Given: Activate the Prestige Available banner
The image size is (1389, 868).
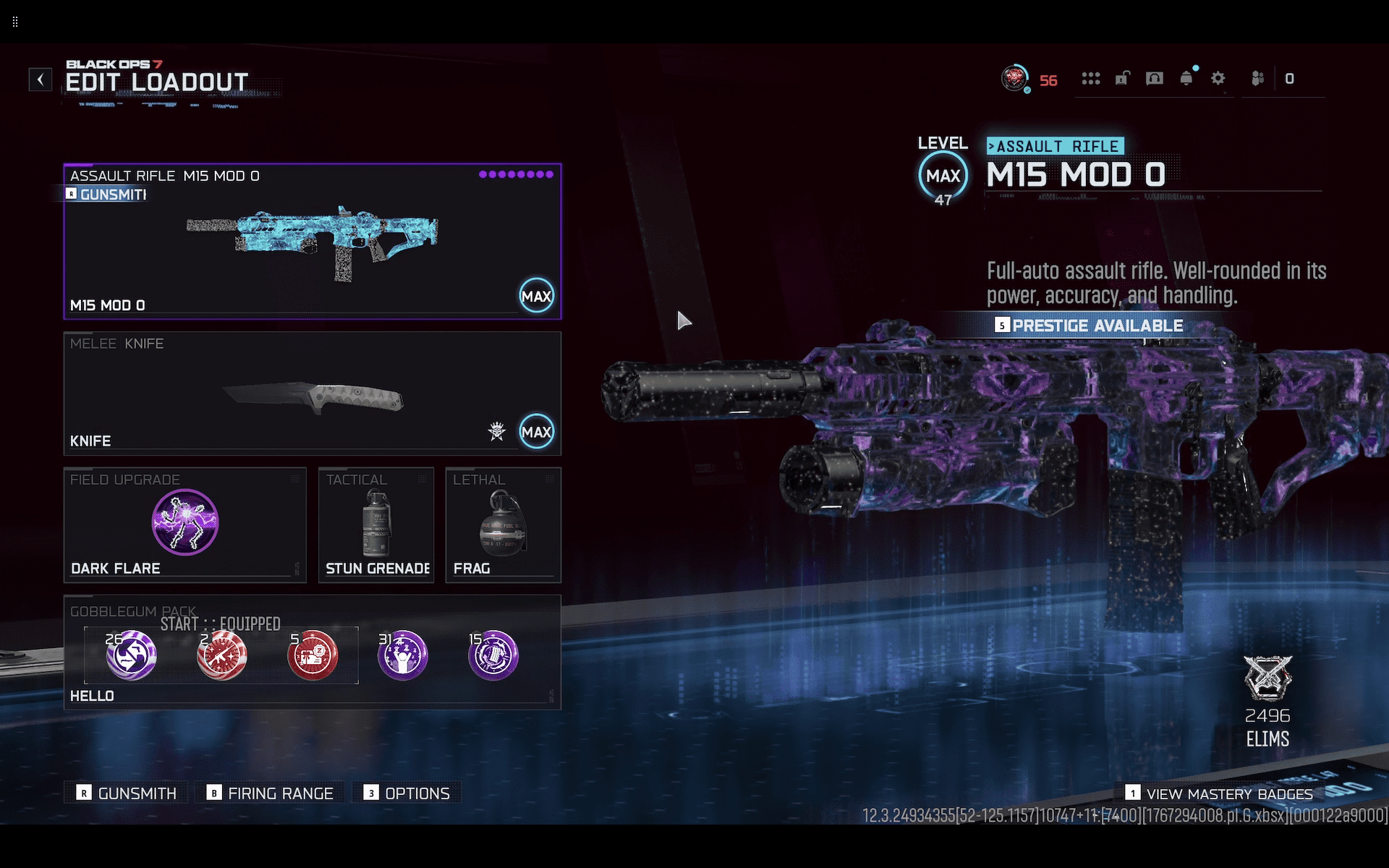Looking at the screenshot, I should point(1089,325).
